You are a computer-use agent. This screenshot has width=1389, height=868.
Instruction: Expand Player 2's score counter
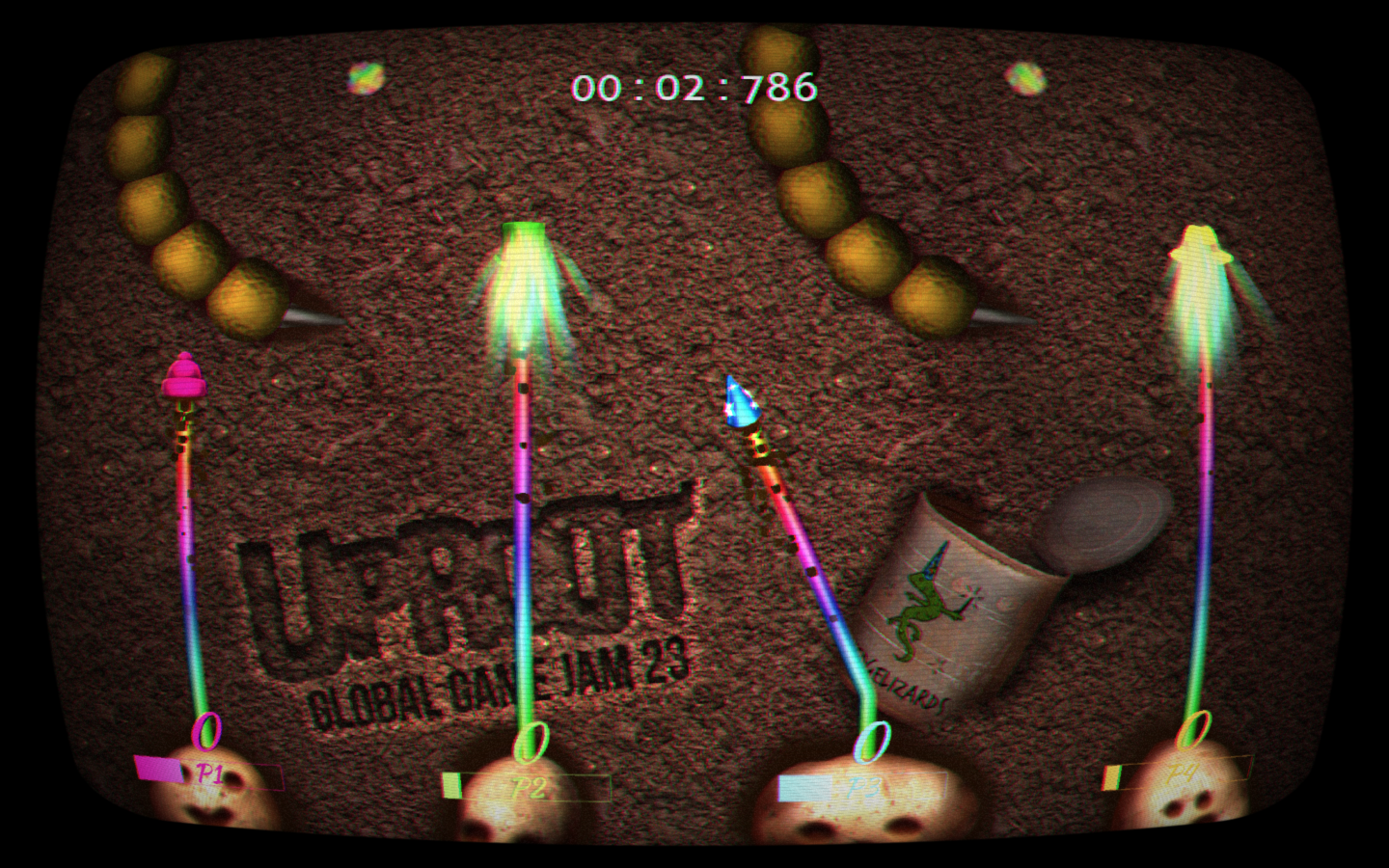pos(532,741)
